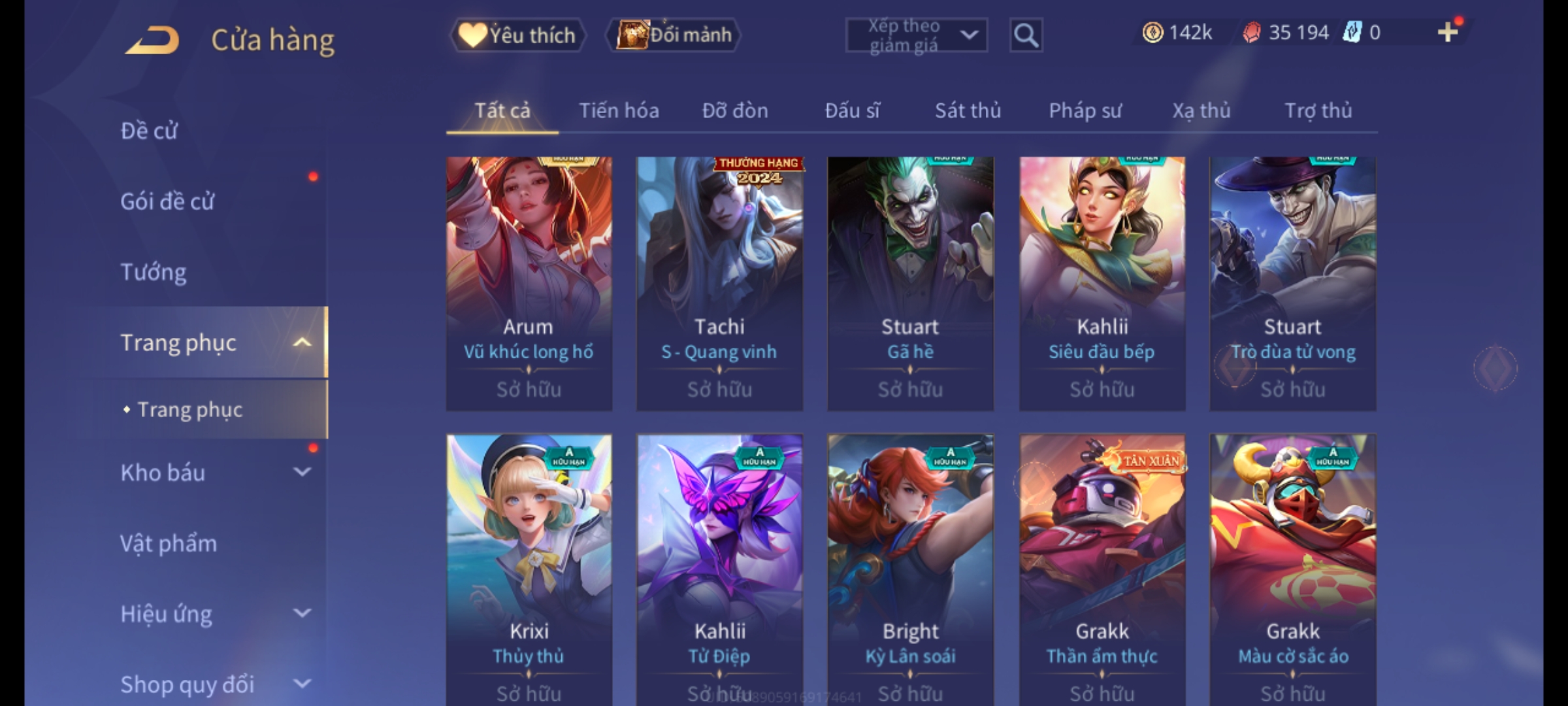Switch to the Pháp sư tab
The height and width of the screenshot is (706, 1568).
point(1085,110)
